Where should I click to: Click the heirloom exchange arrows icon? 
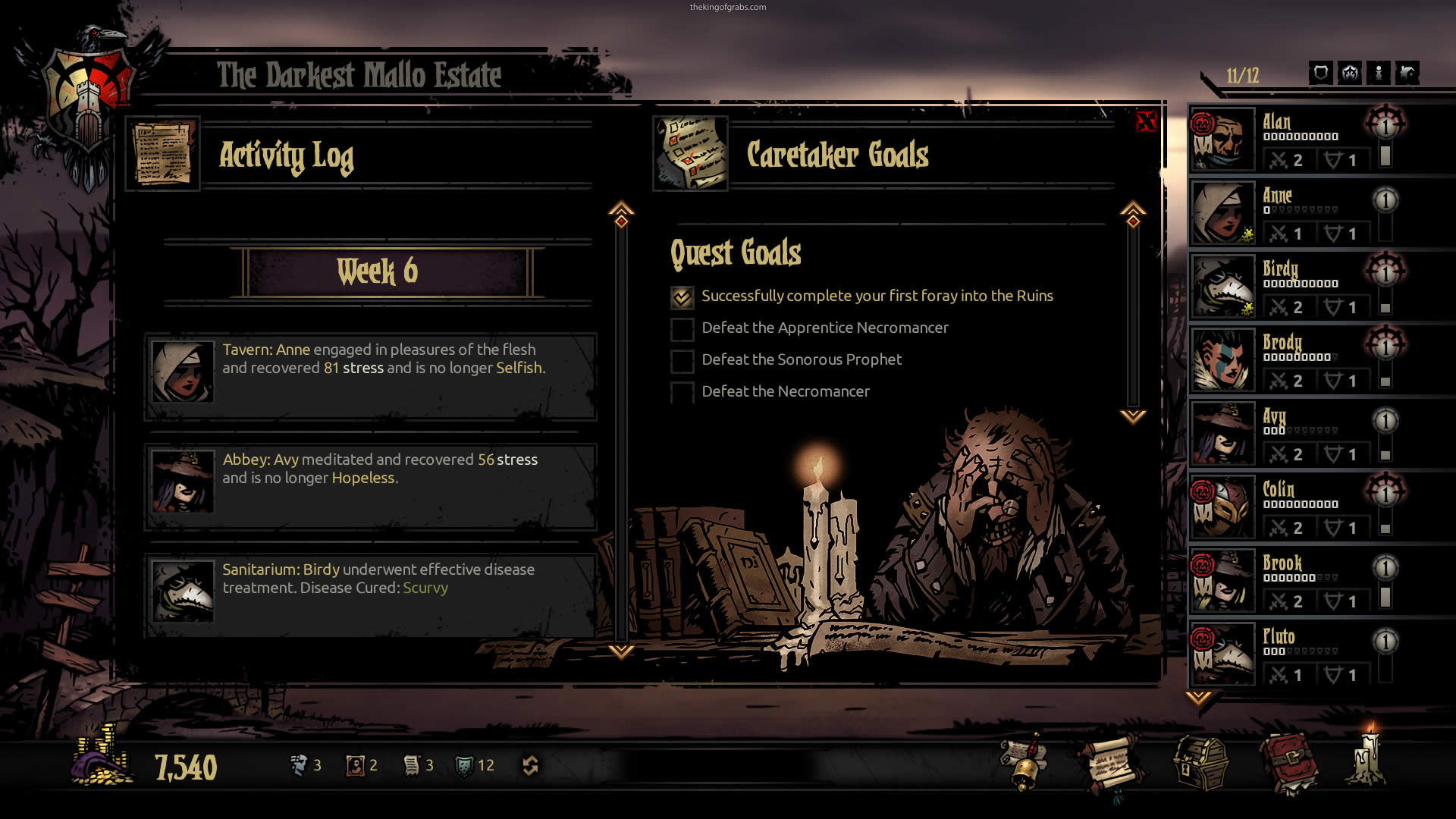click(530, 766)
